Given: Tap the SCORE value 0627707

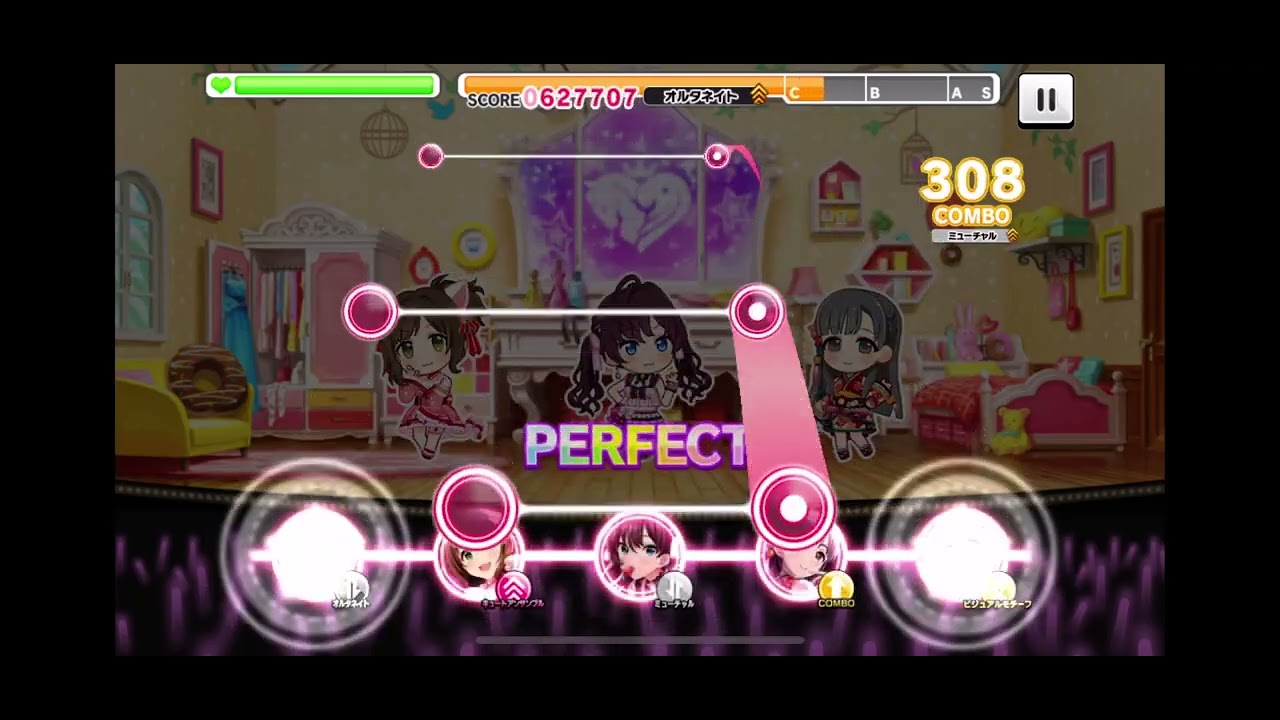Looking at the screenshot, I should (x=578, y=97).
